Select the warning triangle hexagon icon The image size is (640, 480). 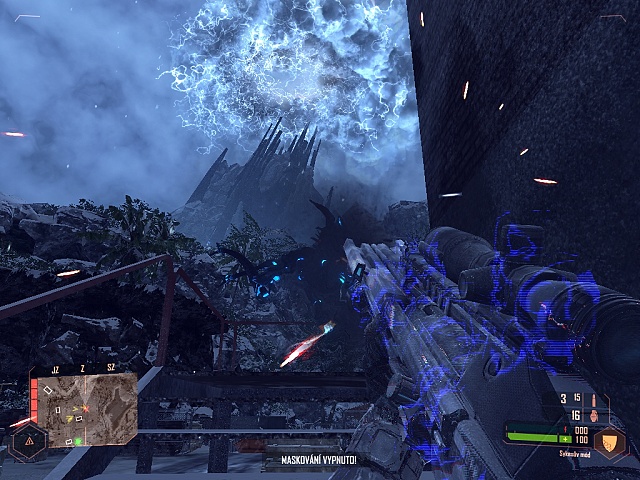(27, 440)
